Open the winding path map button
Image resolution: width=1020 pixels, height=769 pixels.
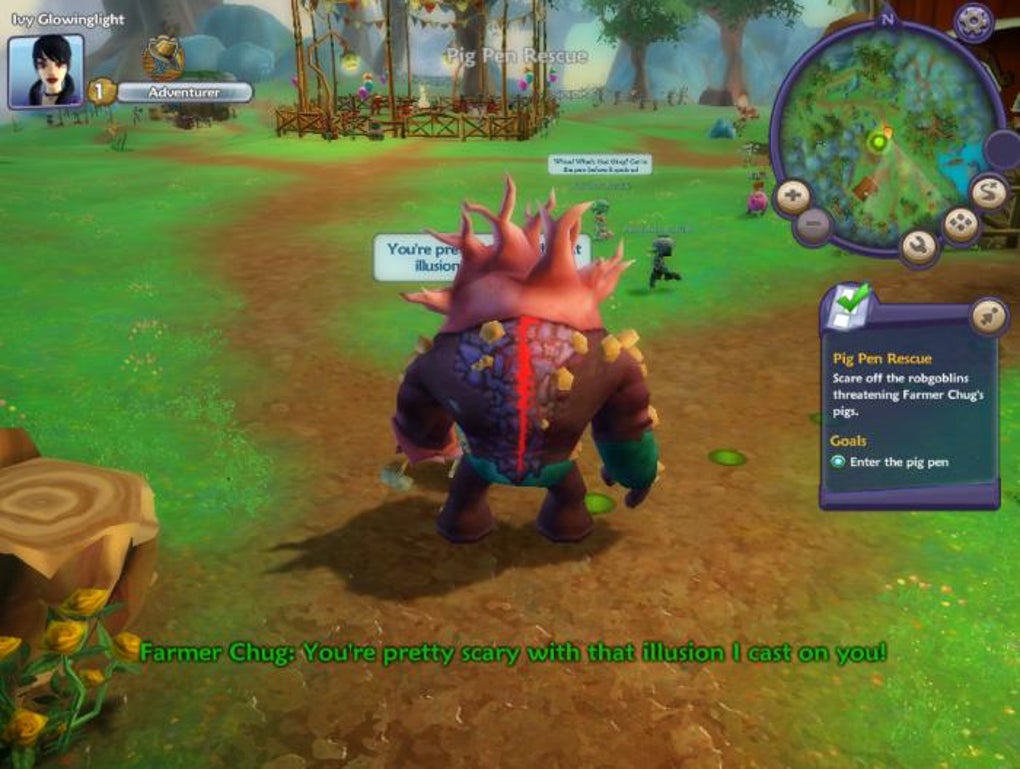pos(988,192)
